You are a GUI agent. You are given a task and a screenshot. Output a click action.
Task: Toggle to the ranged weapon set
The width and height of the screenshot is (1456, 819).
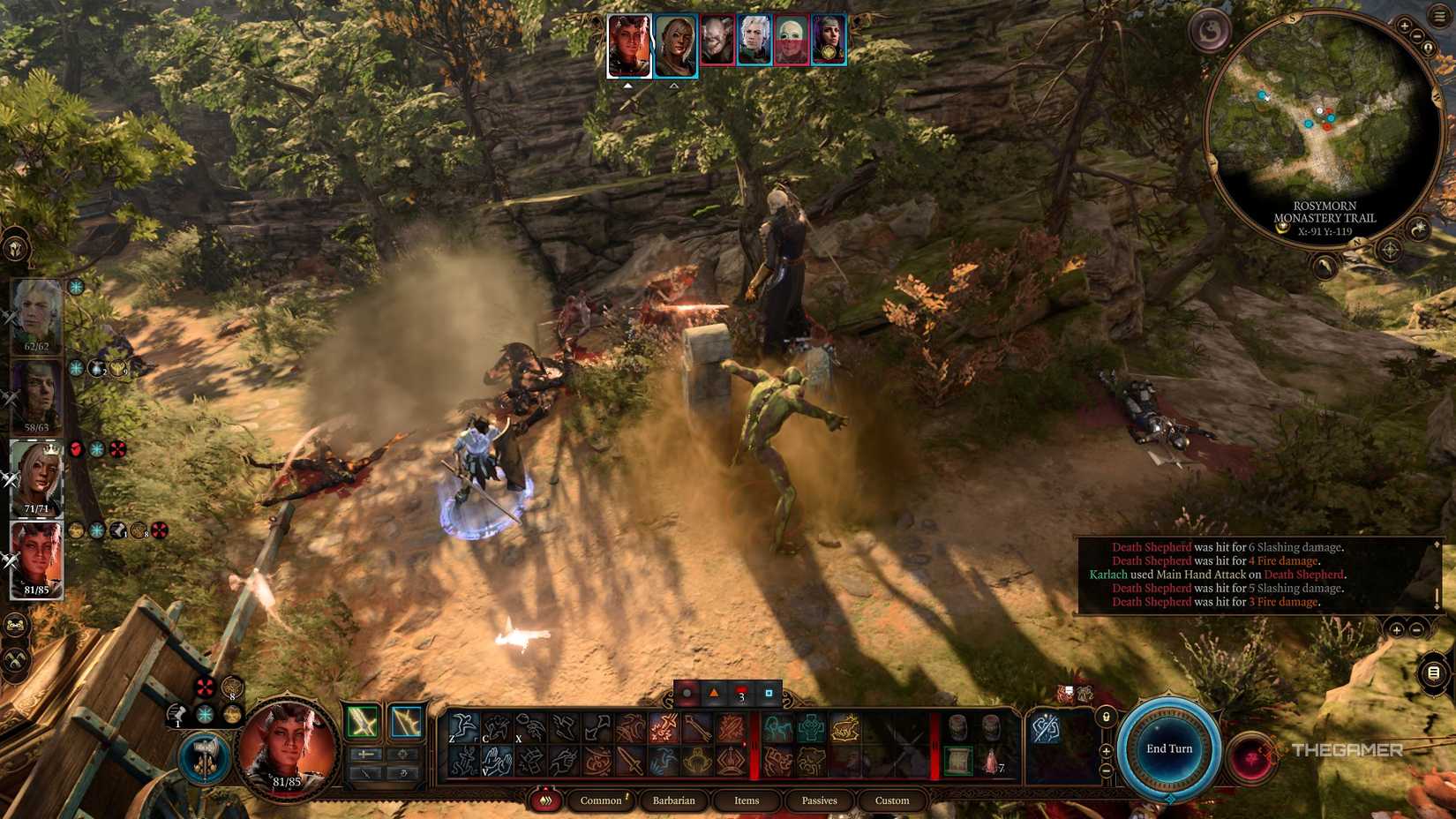(406, 721)
